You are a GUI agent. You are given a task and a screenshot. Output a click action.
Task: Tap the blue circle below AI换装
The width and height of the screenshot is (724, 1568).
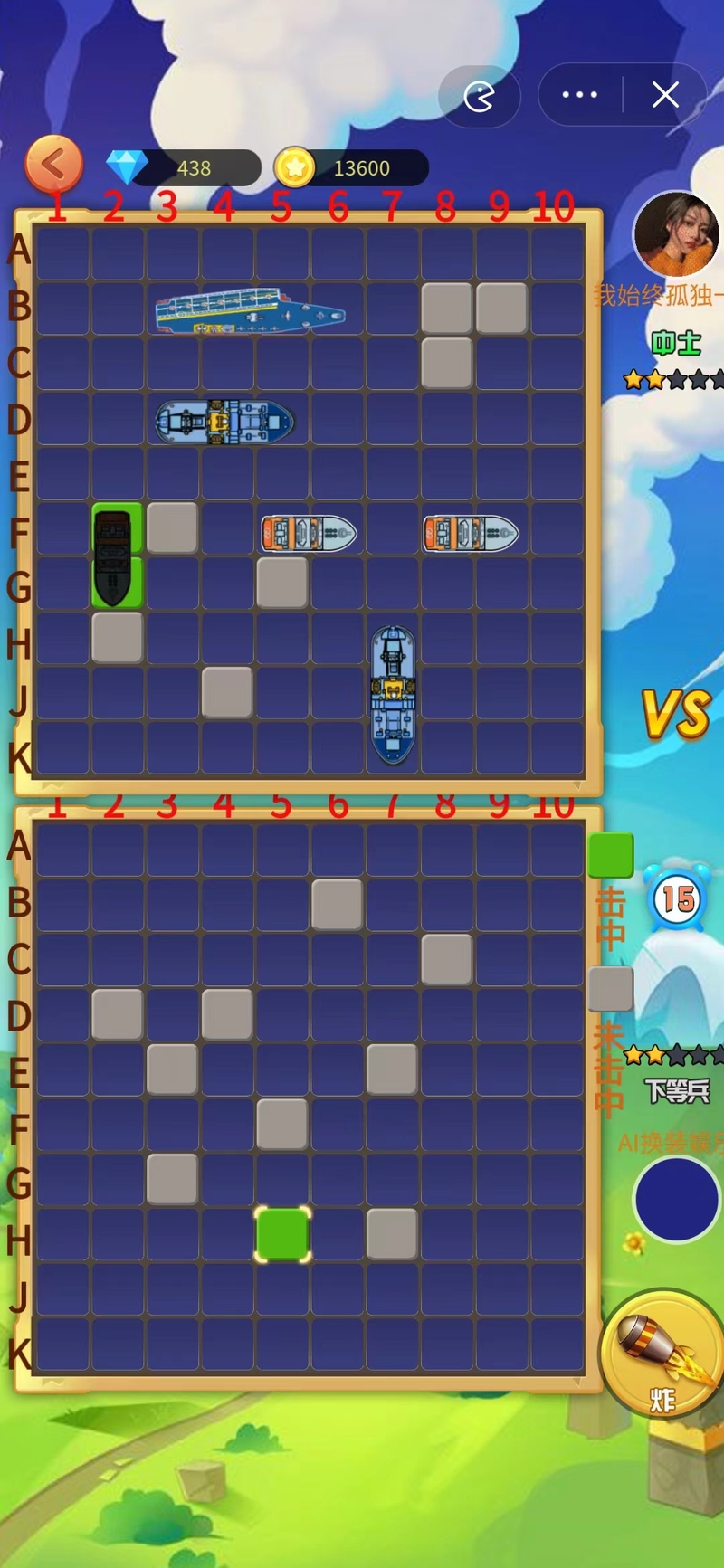tap(676, 1200)
